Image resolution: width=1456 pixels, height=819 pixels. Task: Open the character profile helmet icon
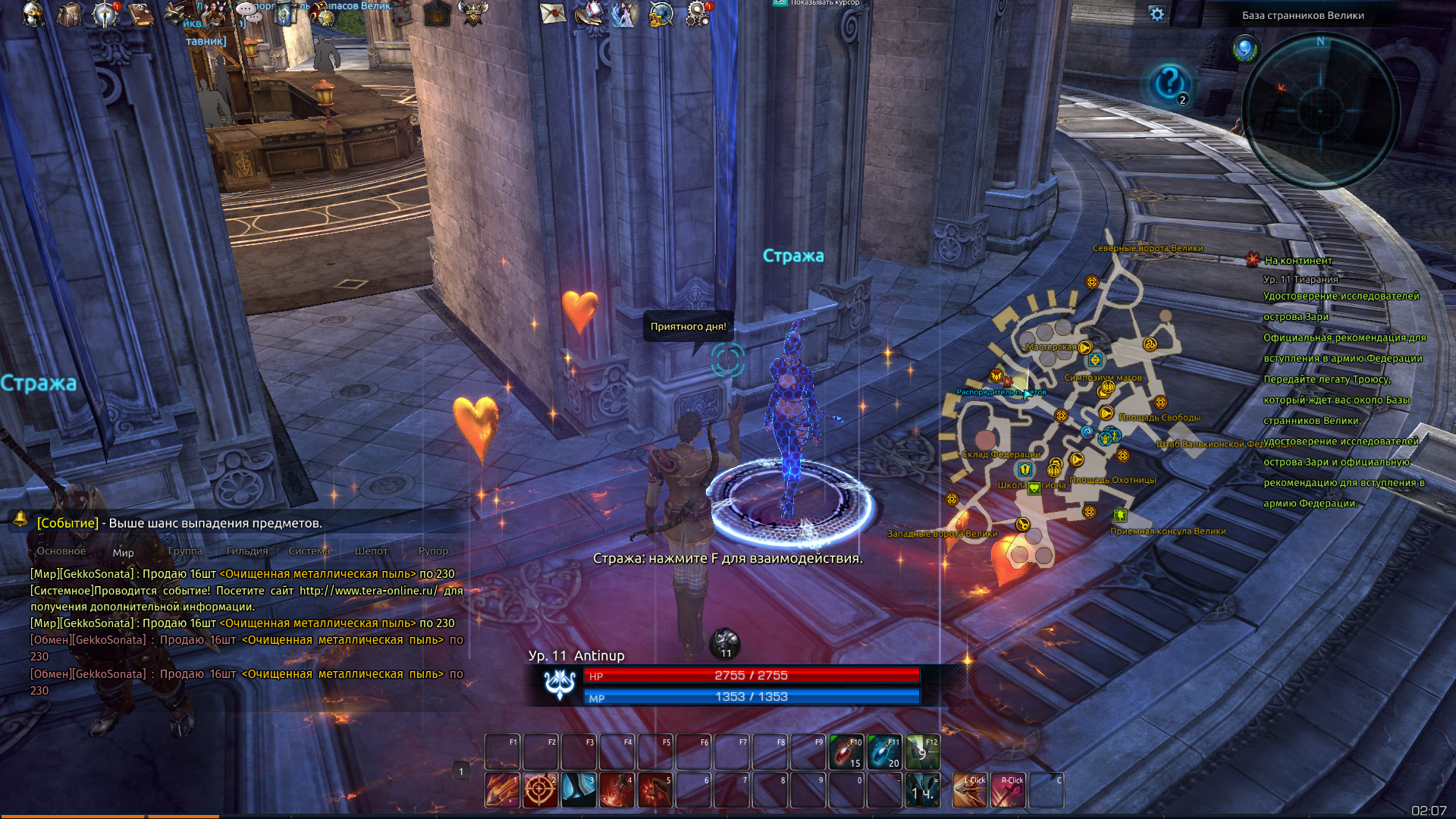[33, 14]
